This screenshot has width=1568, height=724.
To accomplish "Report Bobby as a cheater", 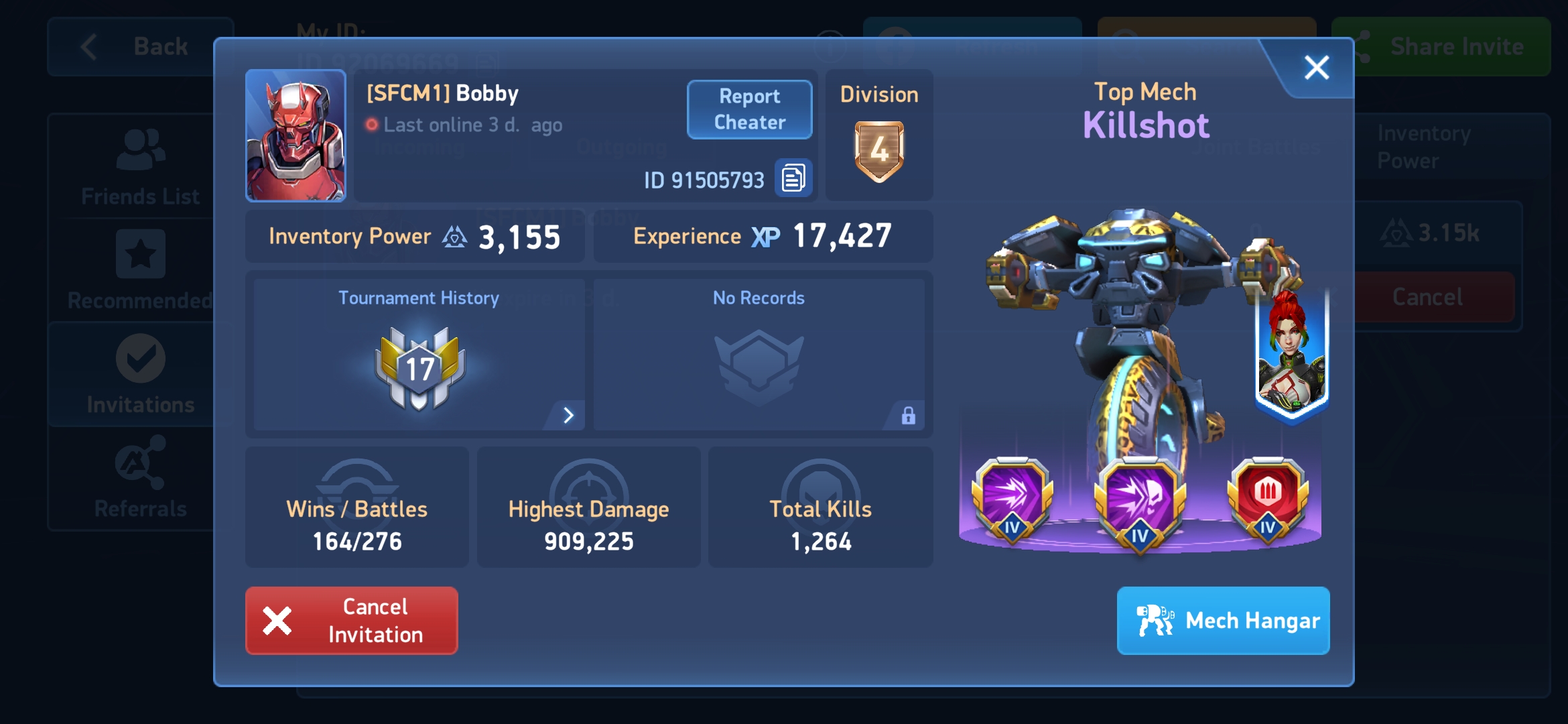I will [749, 109].
